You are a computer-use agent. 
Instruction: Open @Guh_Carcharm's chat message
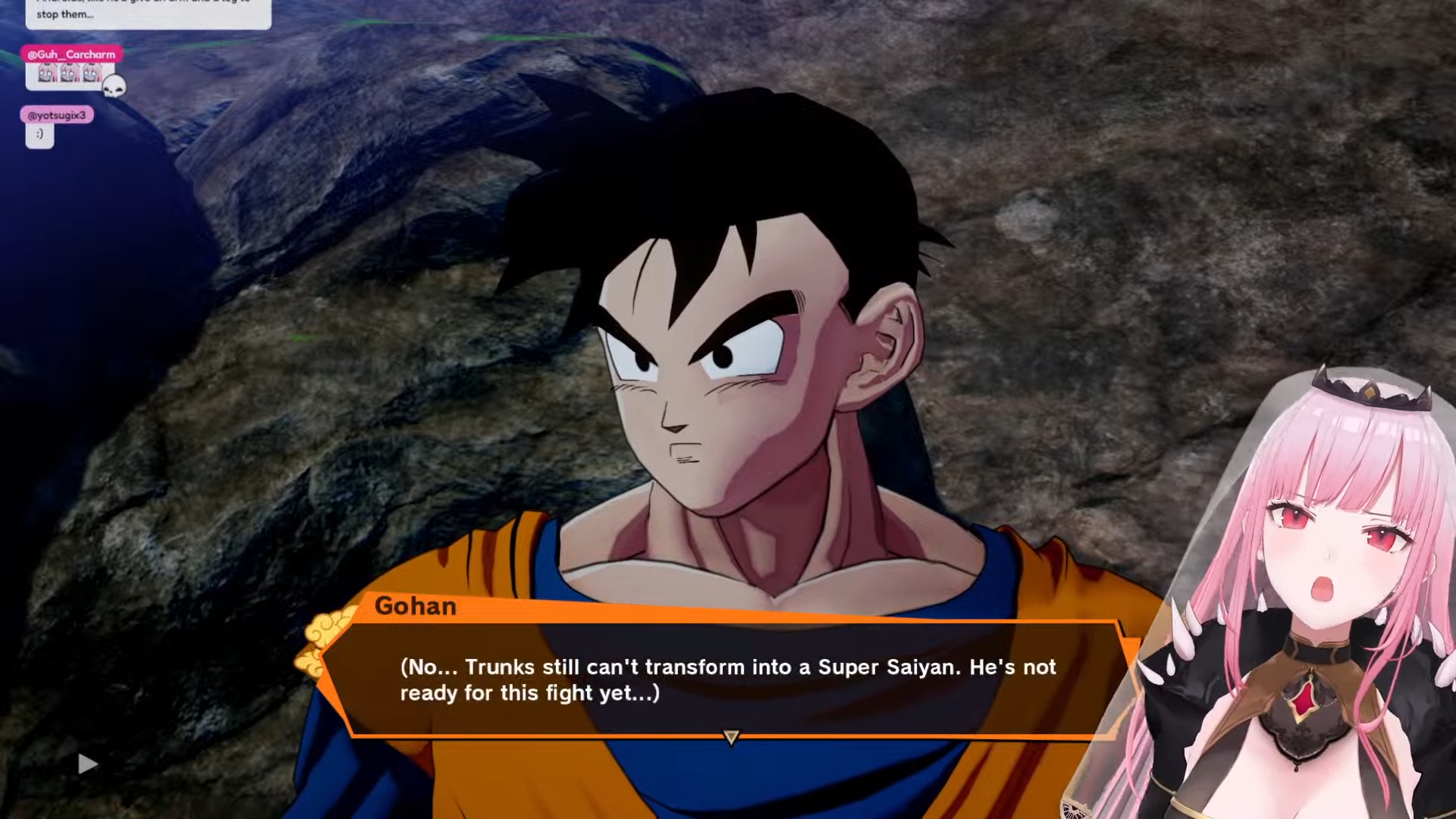click(x=70, y=74)
